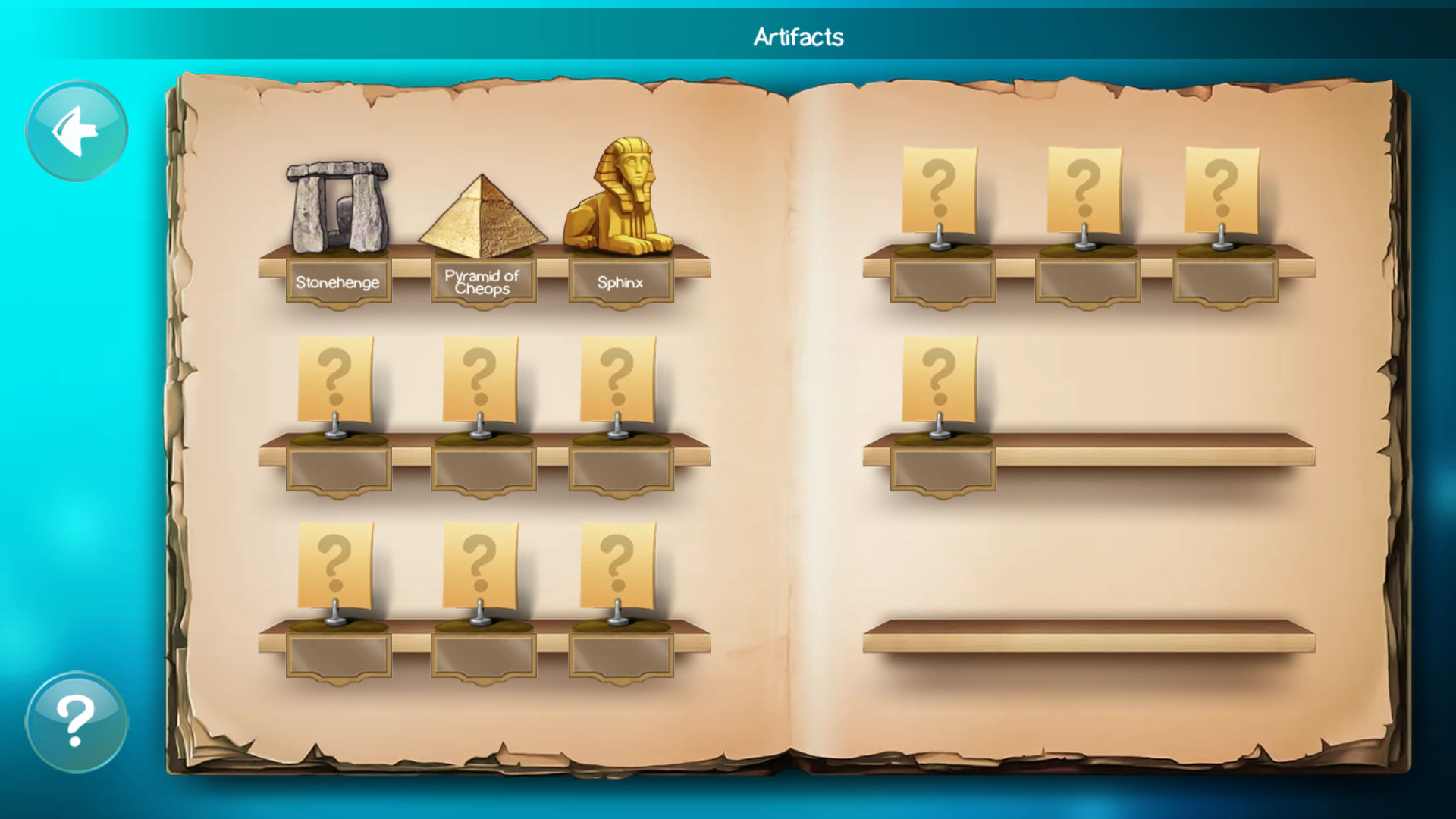The image size is (1456, 819).
Task: Click the empty name plate under the lone right-page card
Action: tap(944, 468)
